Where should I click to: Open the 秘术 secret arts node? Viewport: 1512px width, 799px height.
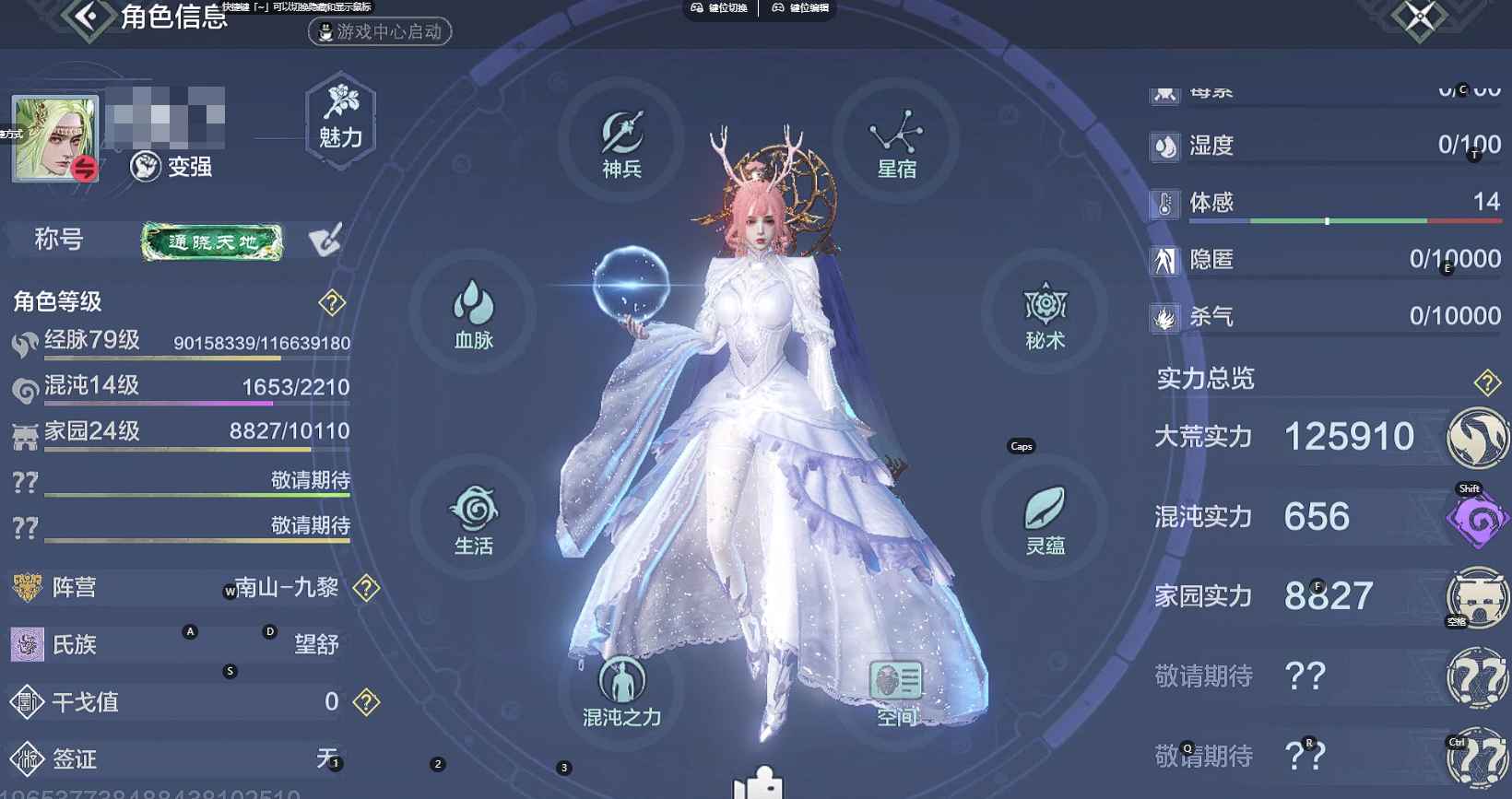point(1045,315)
